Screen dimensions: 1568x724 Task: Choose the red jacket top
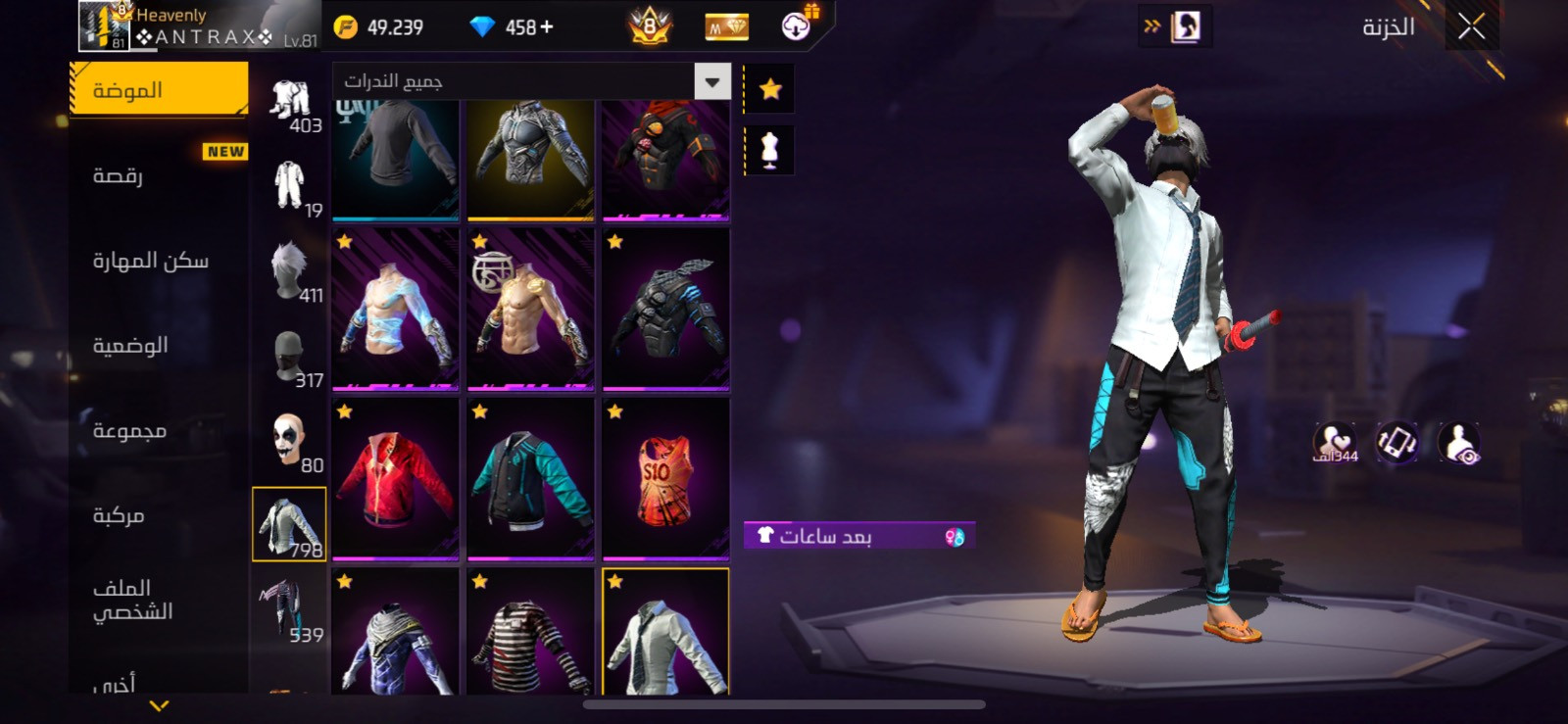coord(396,479)
